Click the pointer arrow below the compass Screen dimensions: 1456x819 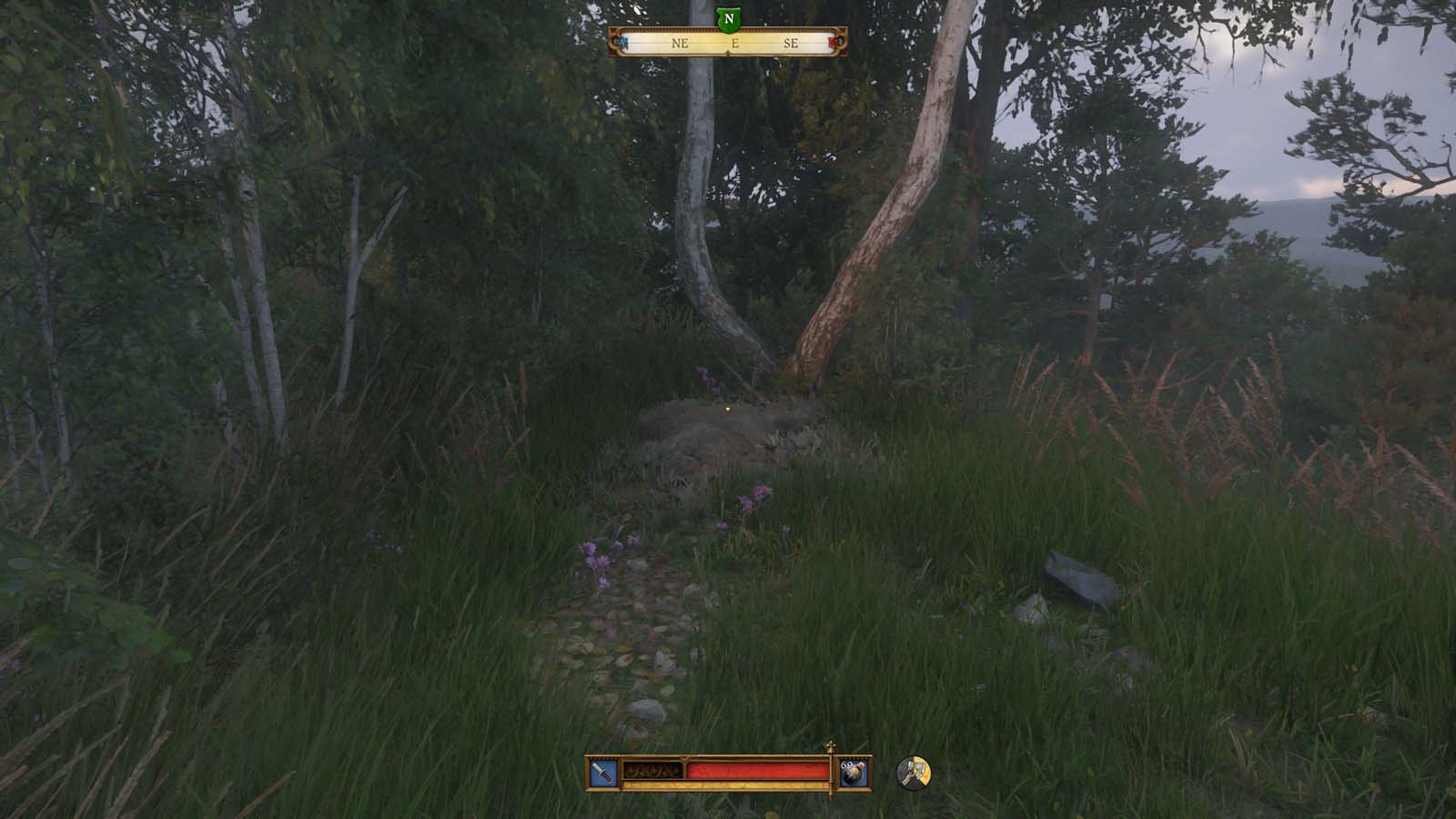pos(727,53)
